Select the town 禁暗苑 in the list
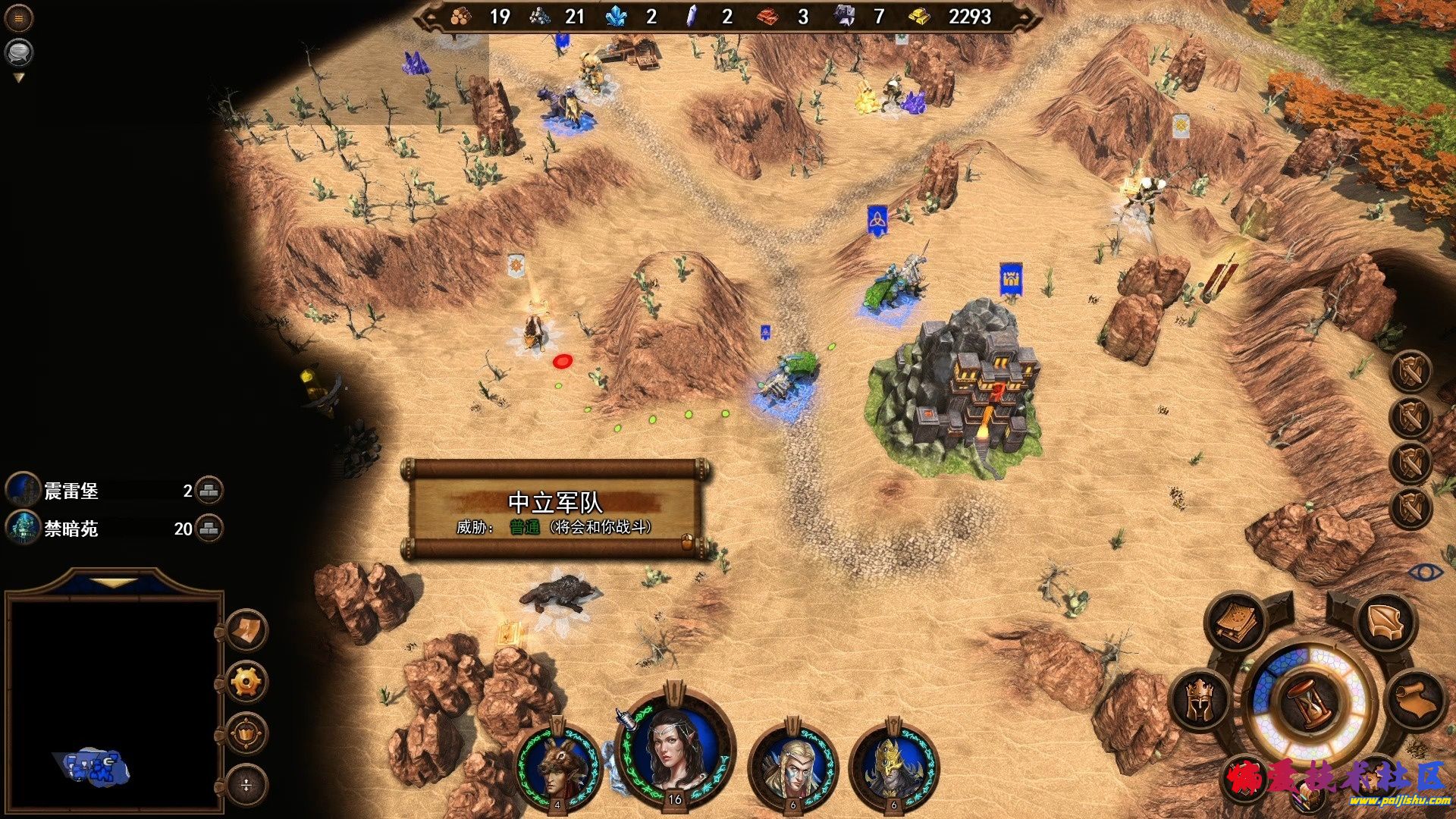 coord(71,529)
